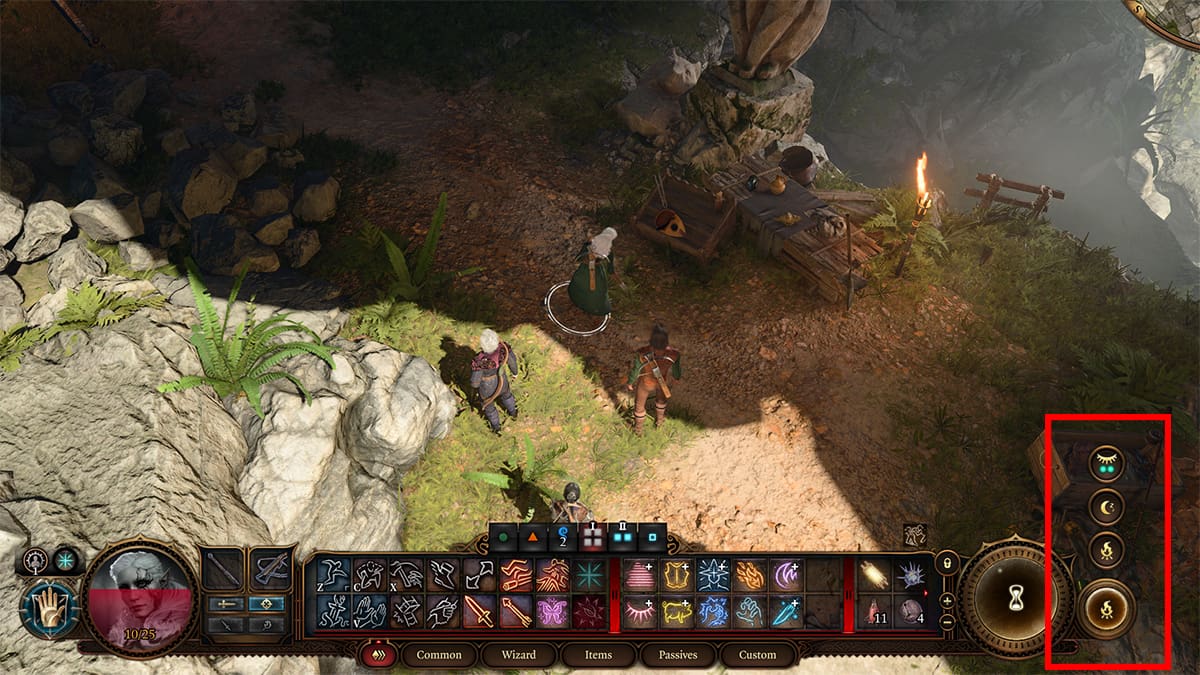Add a hotbar row with the plus button

coord(946,600)
